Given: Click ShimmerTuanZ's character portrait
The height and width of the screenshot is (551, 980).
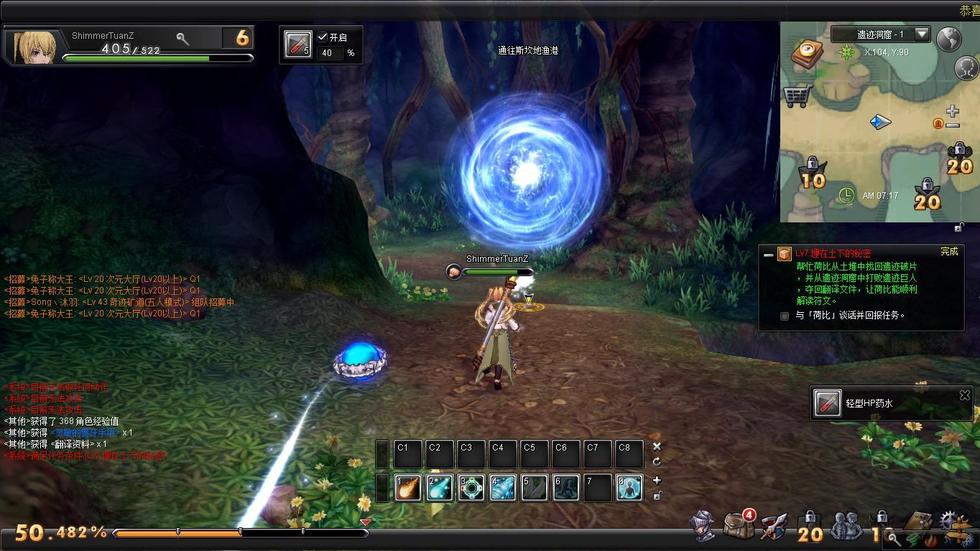Looking at the screenshot, I should point(32,47).
